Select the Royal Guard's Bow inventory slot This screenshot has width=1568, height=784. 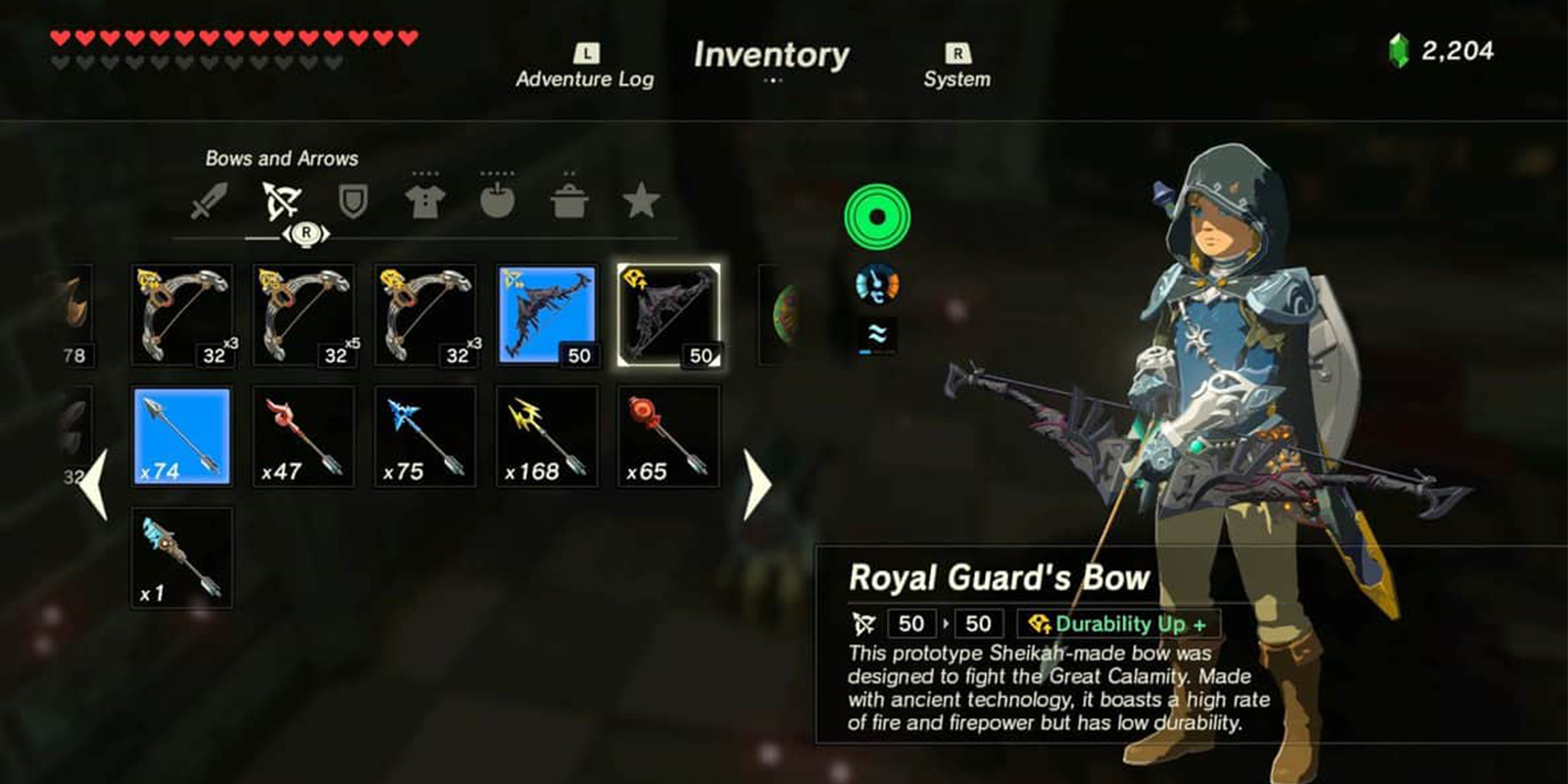669,312
